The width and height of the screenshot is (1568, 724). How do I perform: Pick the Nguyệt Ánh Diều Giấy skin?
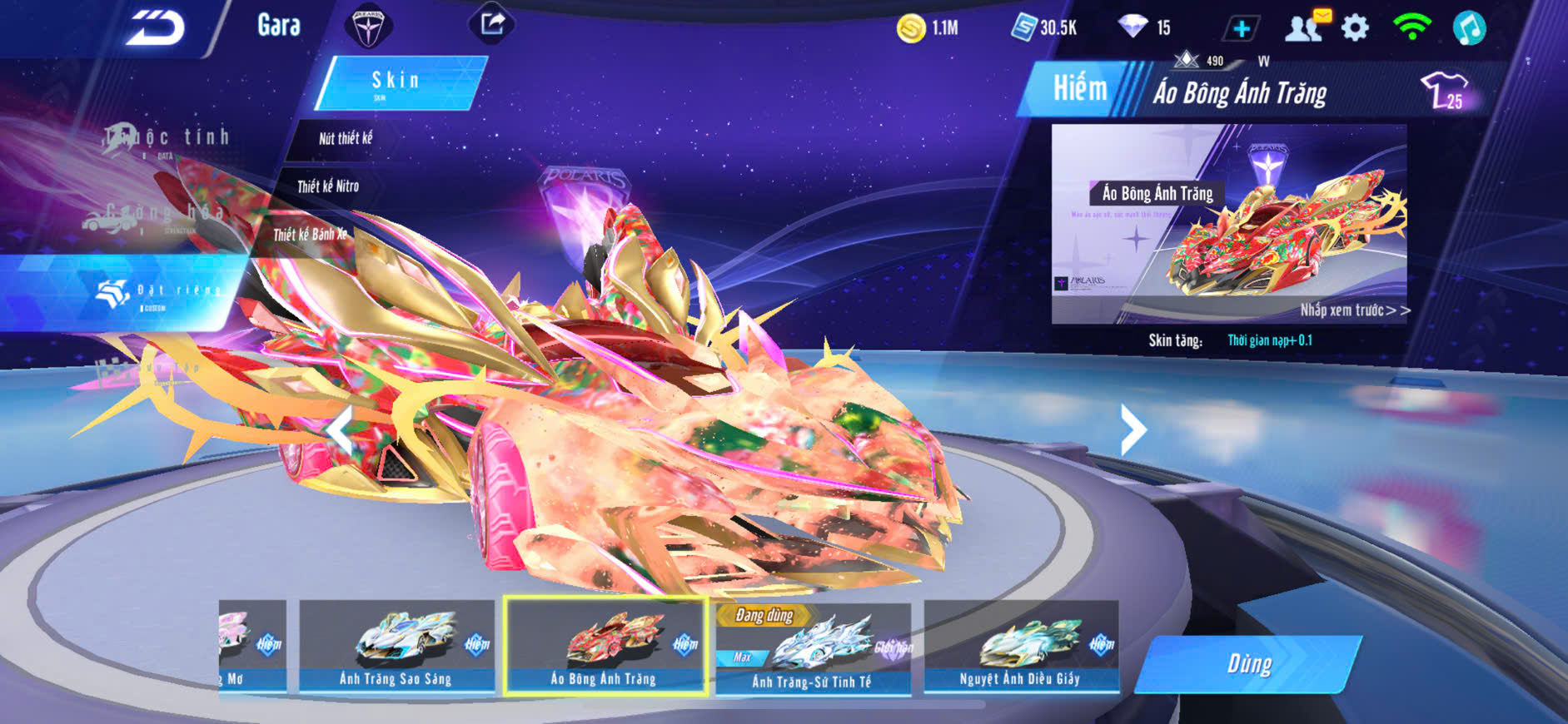[1020, 646]
